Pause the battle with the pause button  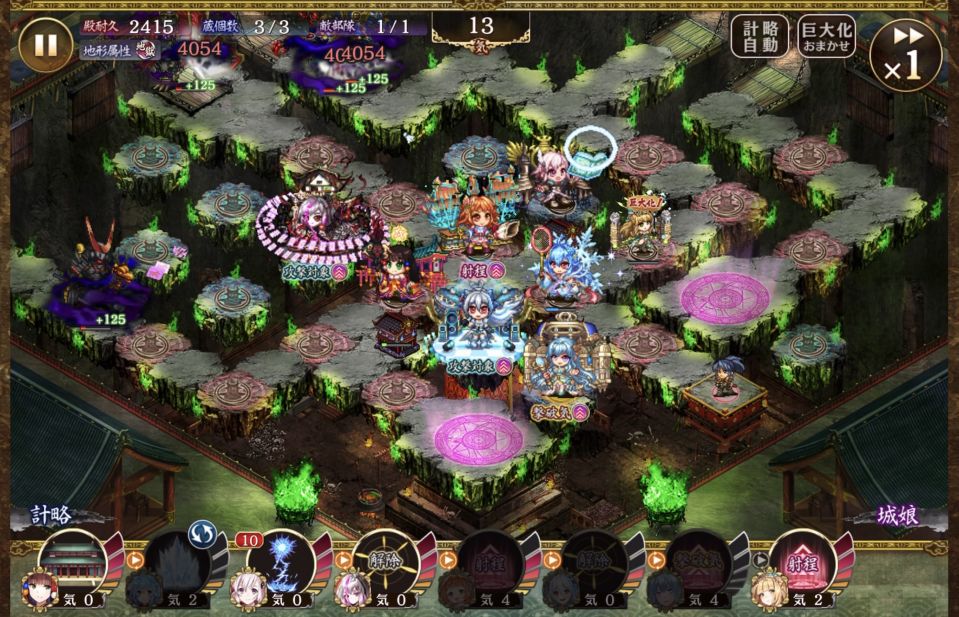(46, 45)
